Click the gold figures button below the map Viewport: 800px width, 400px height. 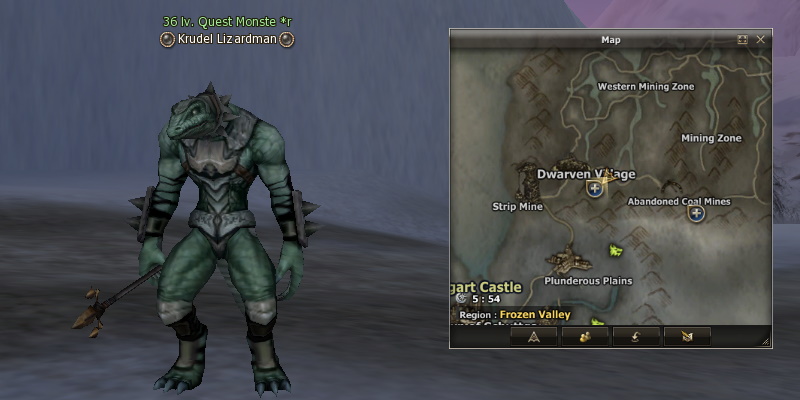click(x=584, y=336)
